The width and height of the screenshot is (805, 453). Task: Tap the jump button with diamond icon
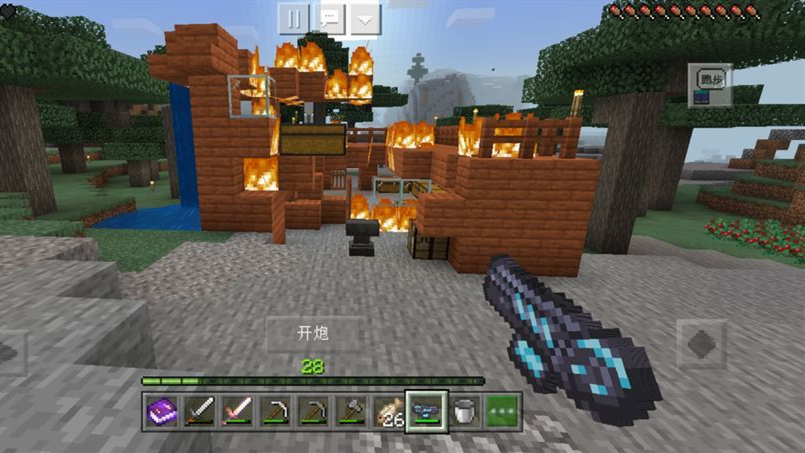[x=702, y=345]
